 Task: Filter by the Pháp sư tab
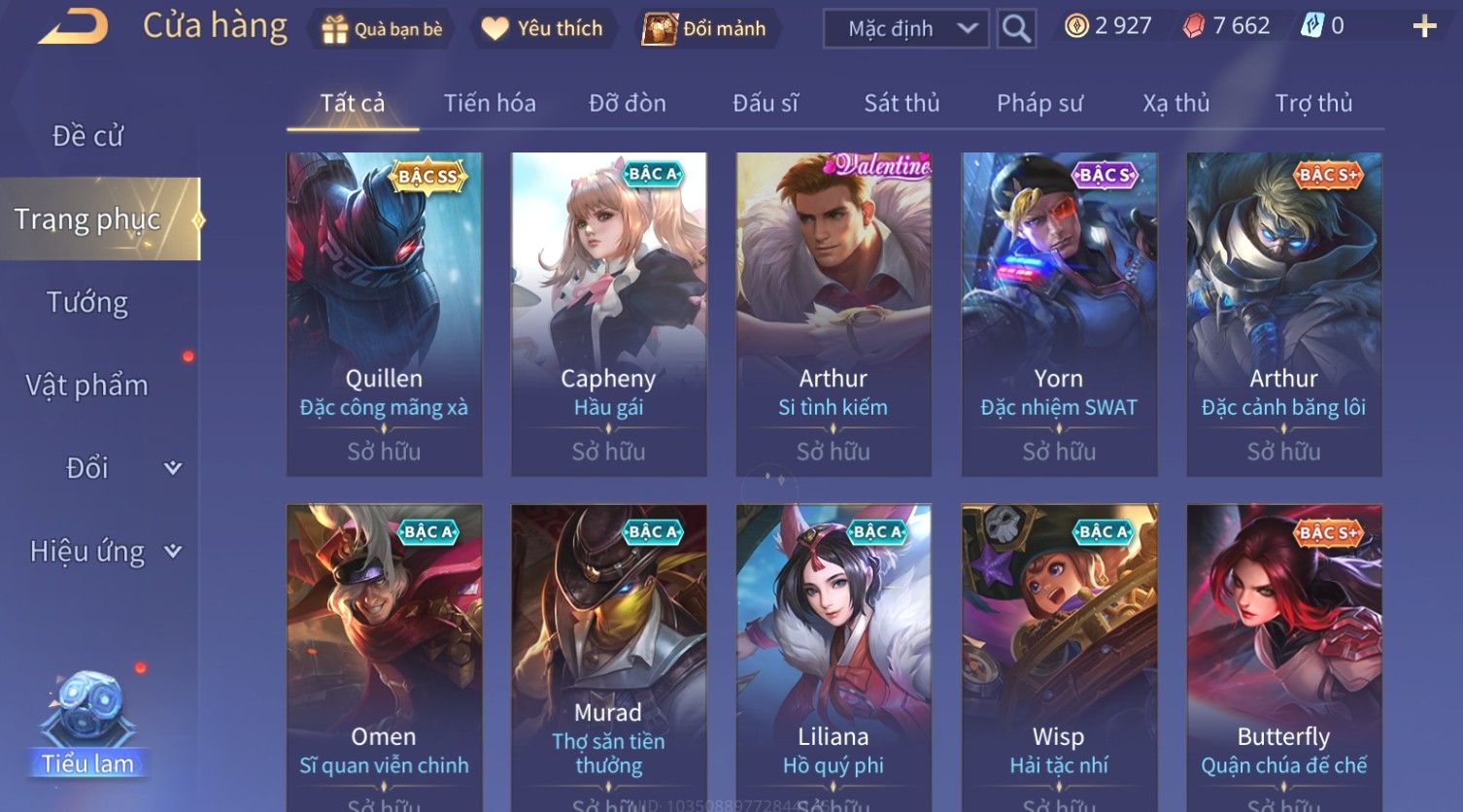[1039, 103]
